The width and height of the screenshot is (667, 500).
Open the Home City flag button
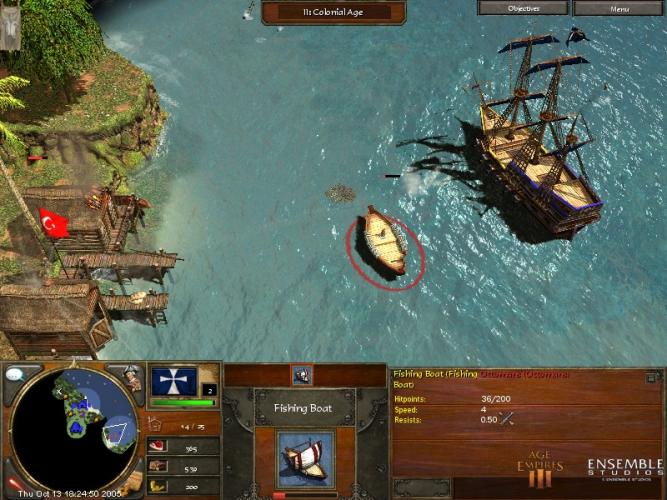tap(174, 381)
